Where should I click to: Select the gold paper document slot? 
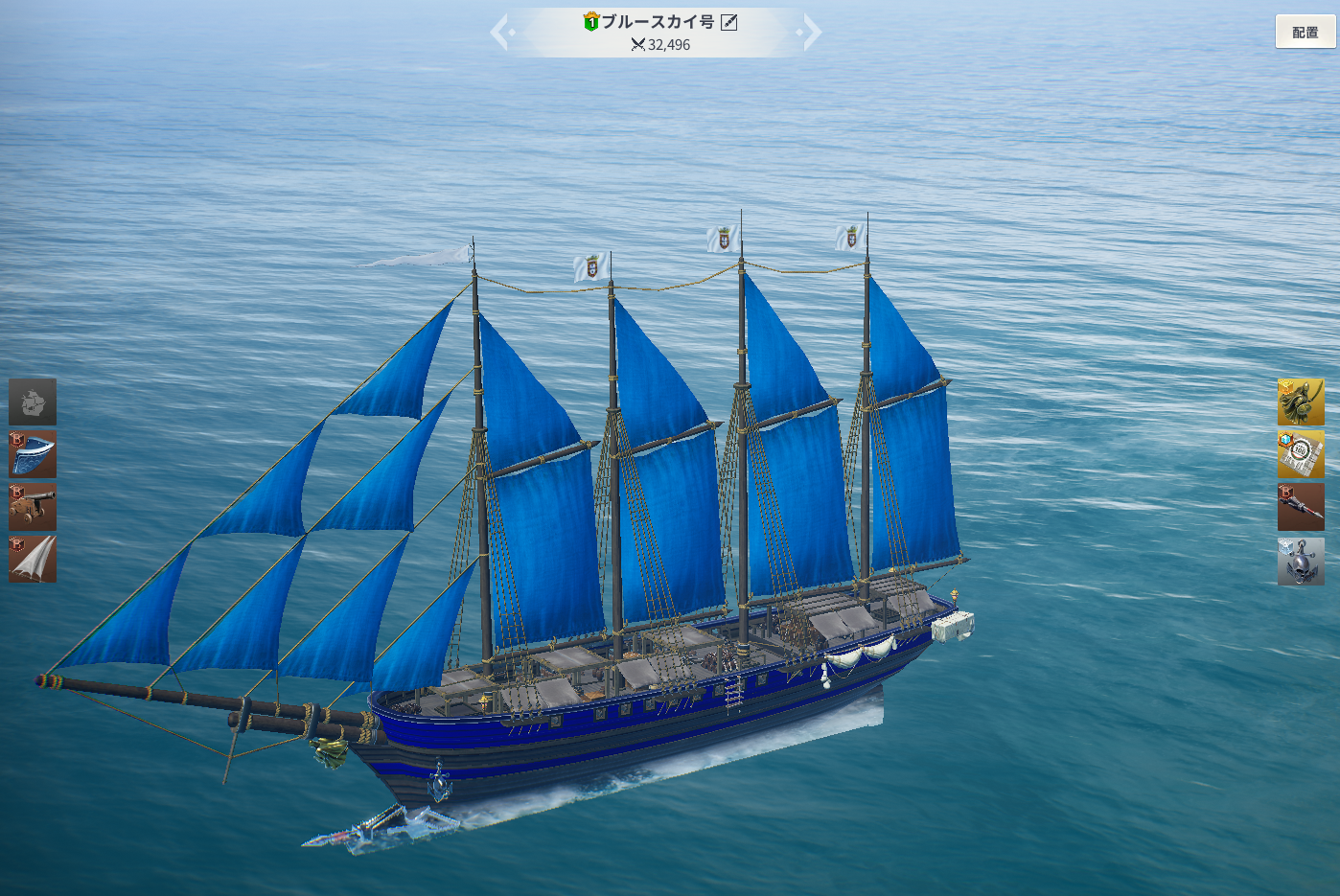1301,454
